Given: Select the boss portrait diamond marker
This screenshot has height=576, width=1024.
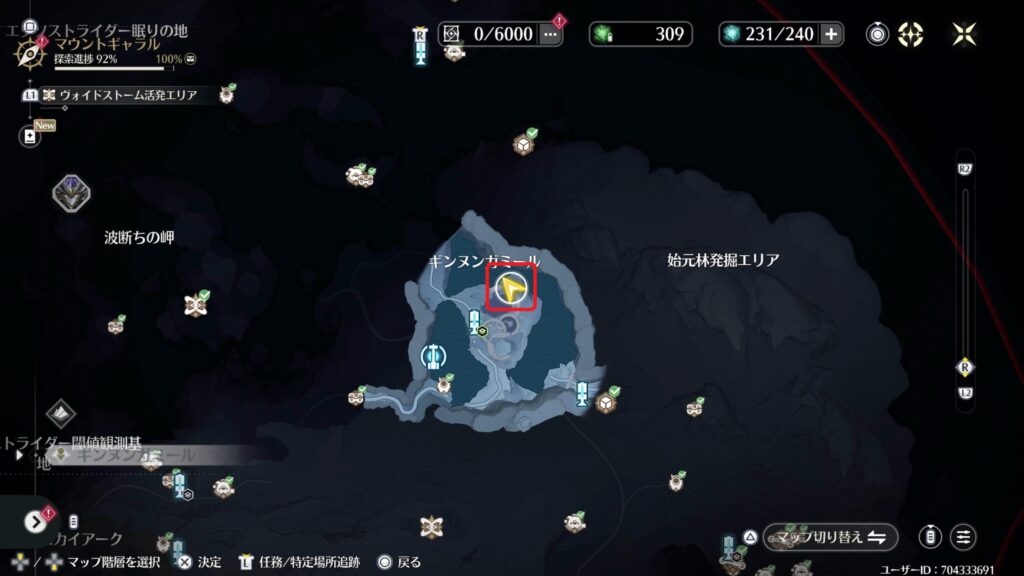Looking at the screenshot, I should point(72,191).
